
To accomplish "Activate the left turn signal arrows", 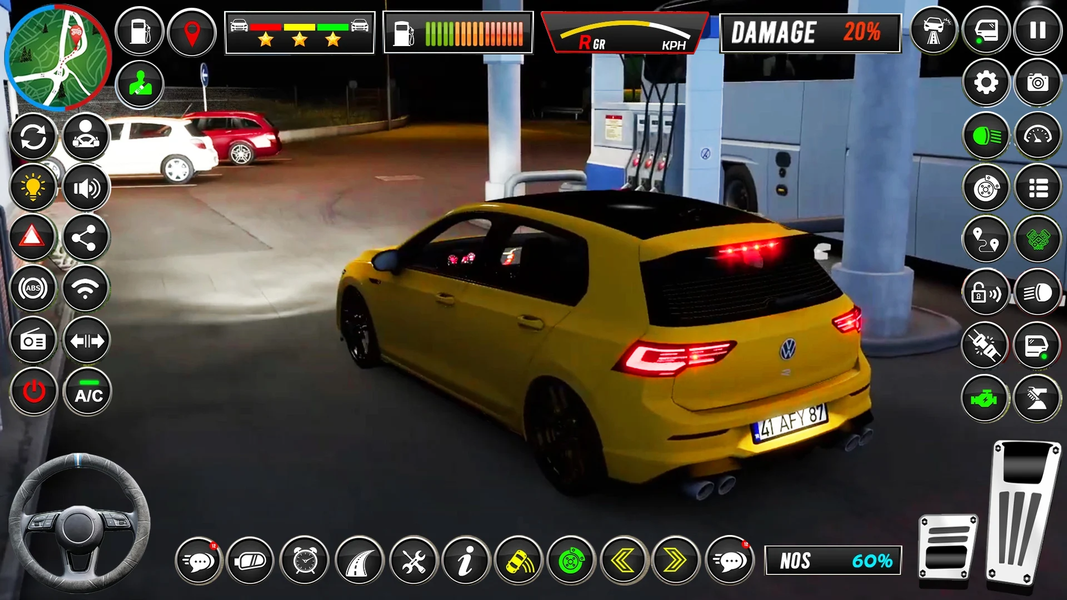I will pyautogui.click(x=624, y=560).
